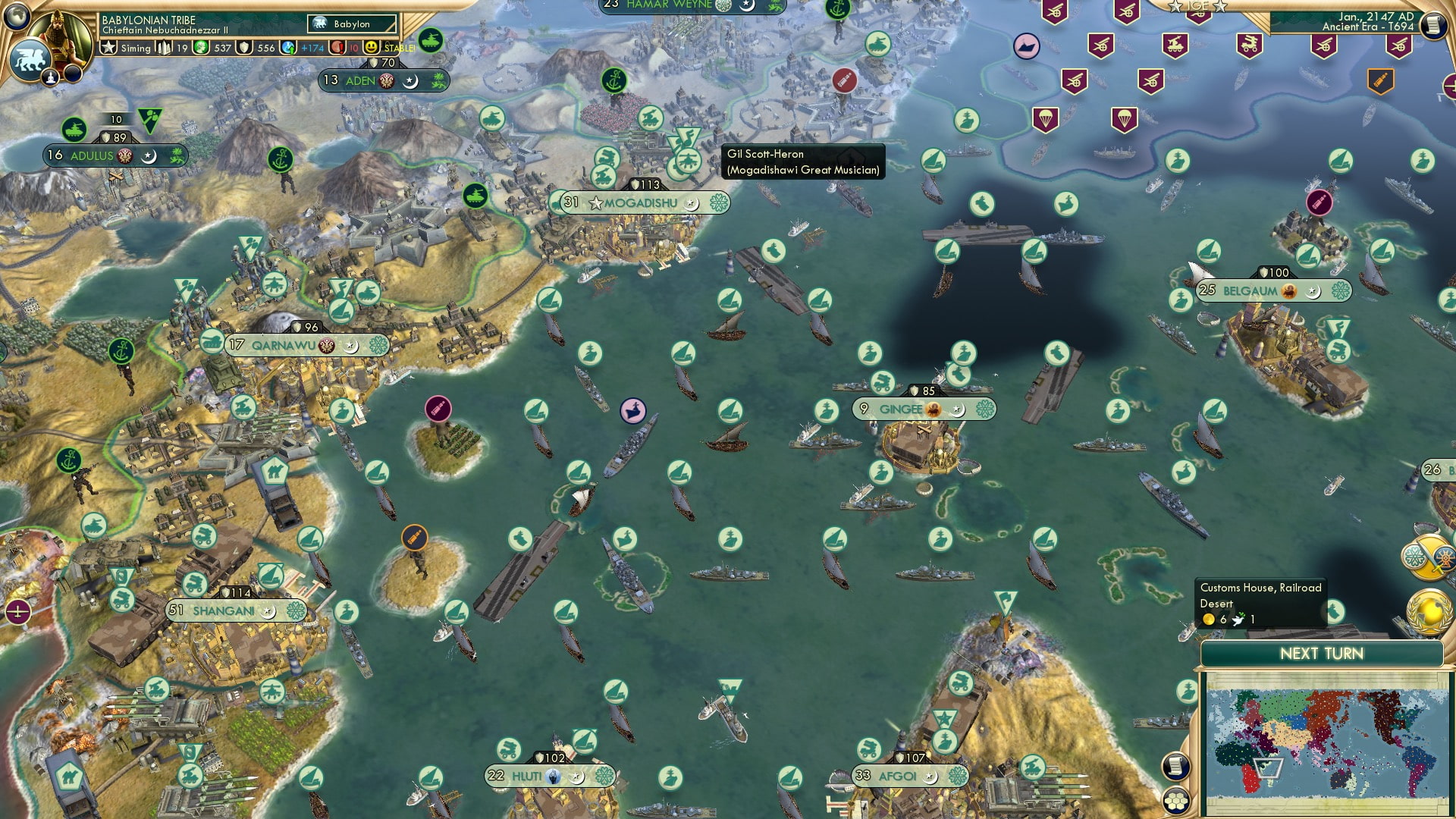Click the pink naval unit indicator circle

pos(632,411)
